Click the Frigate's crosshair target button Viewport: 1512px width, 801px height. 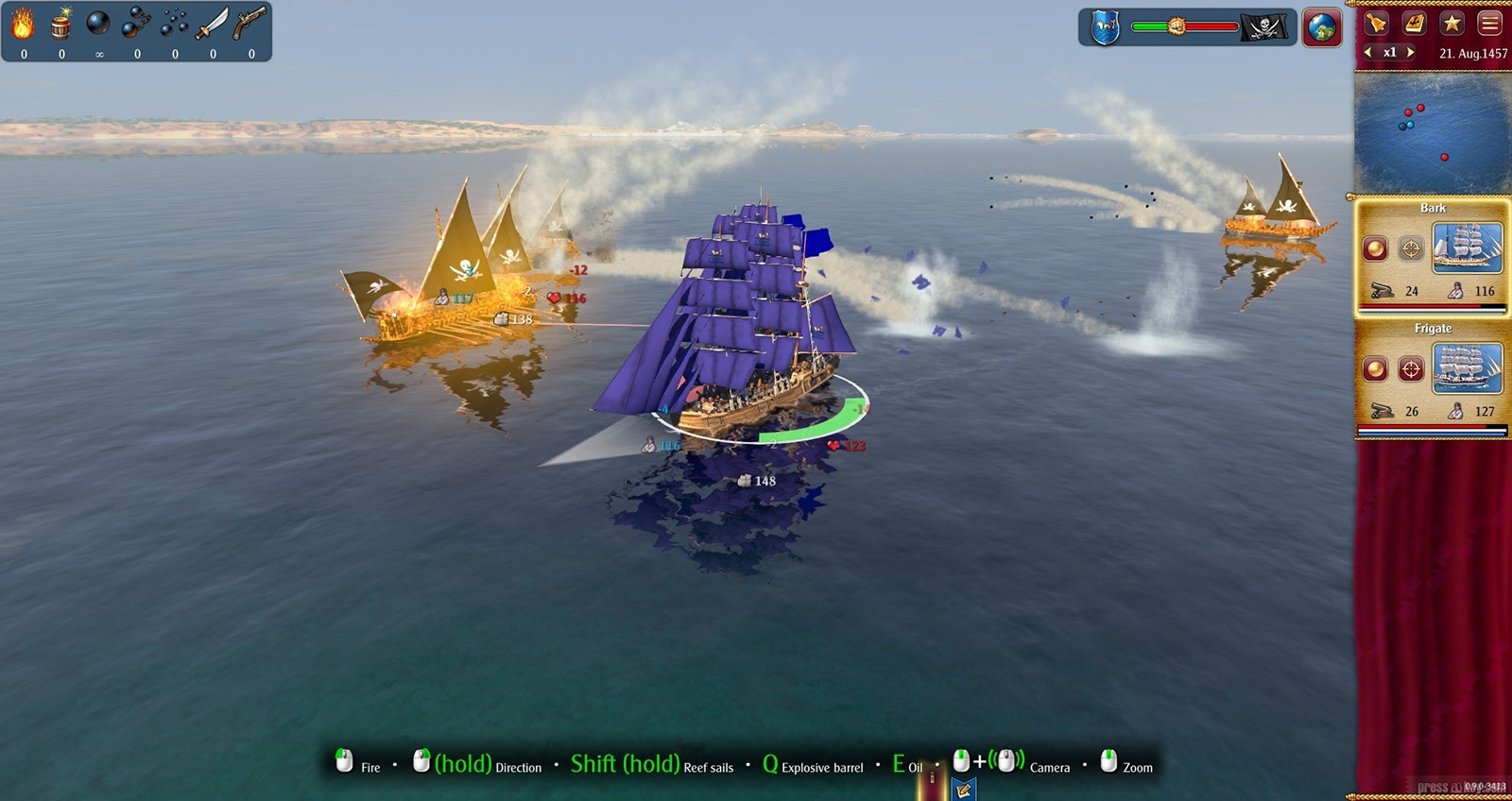[x=1411, y=368]
